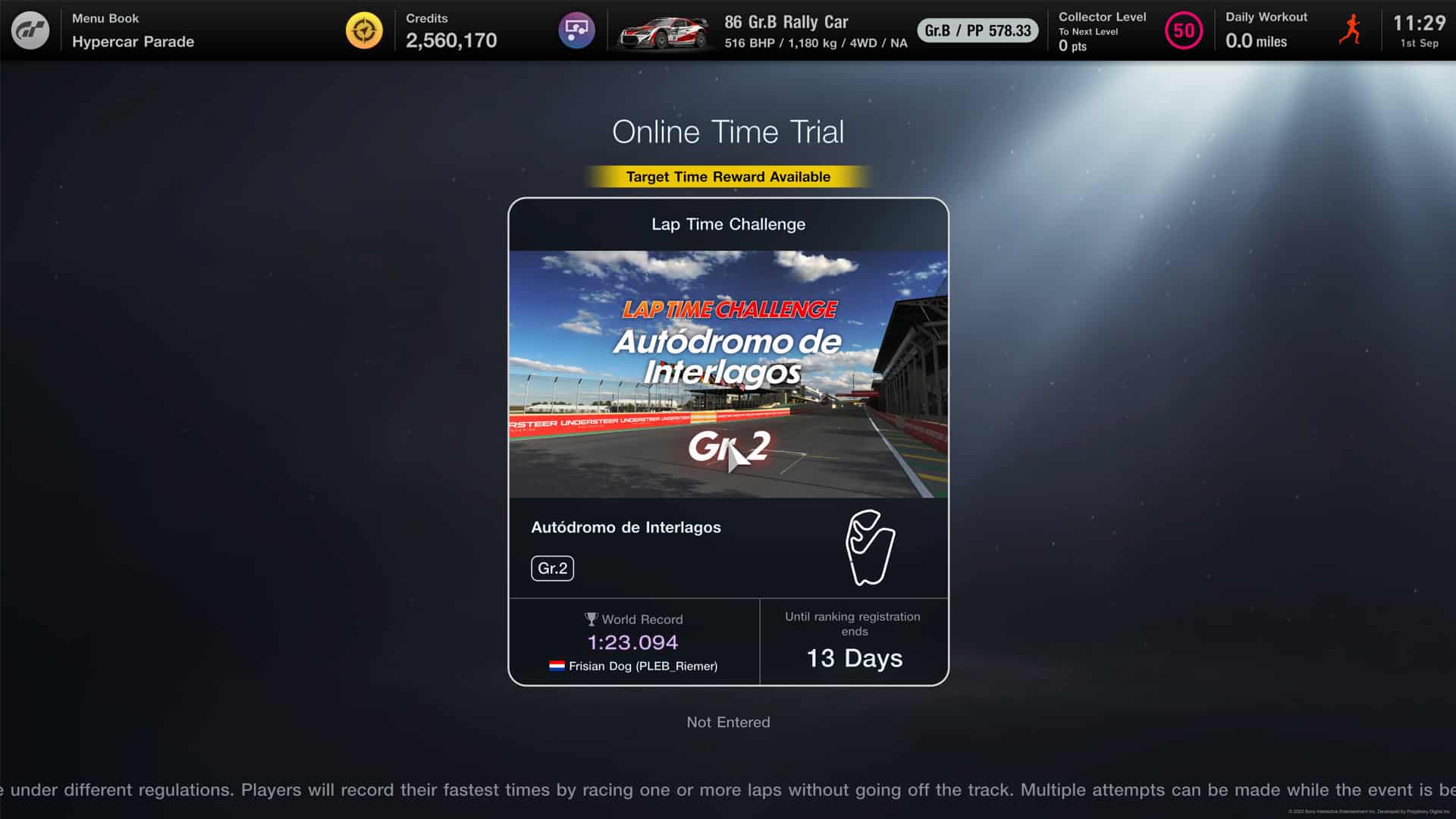Select the trophy icon beside World Record
Viewport: 1456px width, 819px height.
coord(591,619)
